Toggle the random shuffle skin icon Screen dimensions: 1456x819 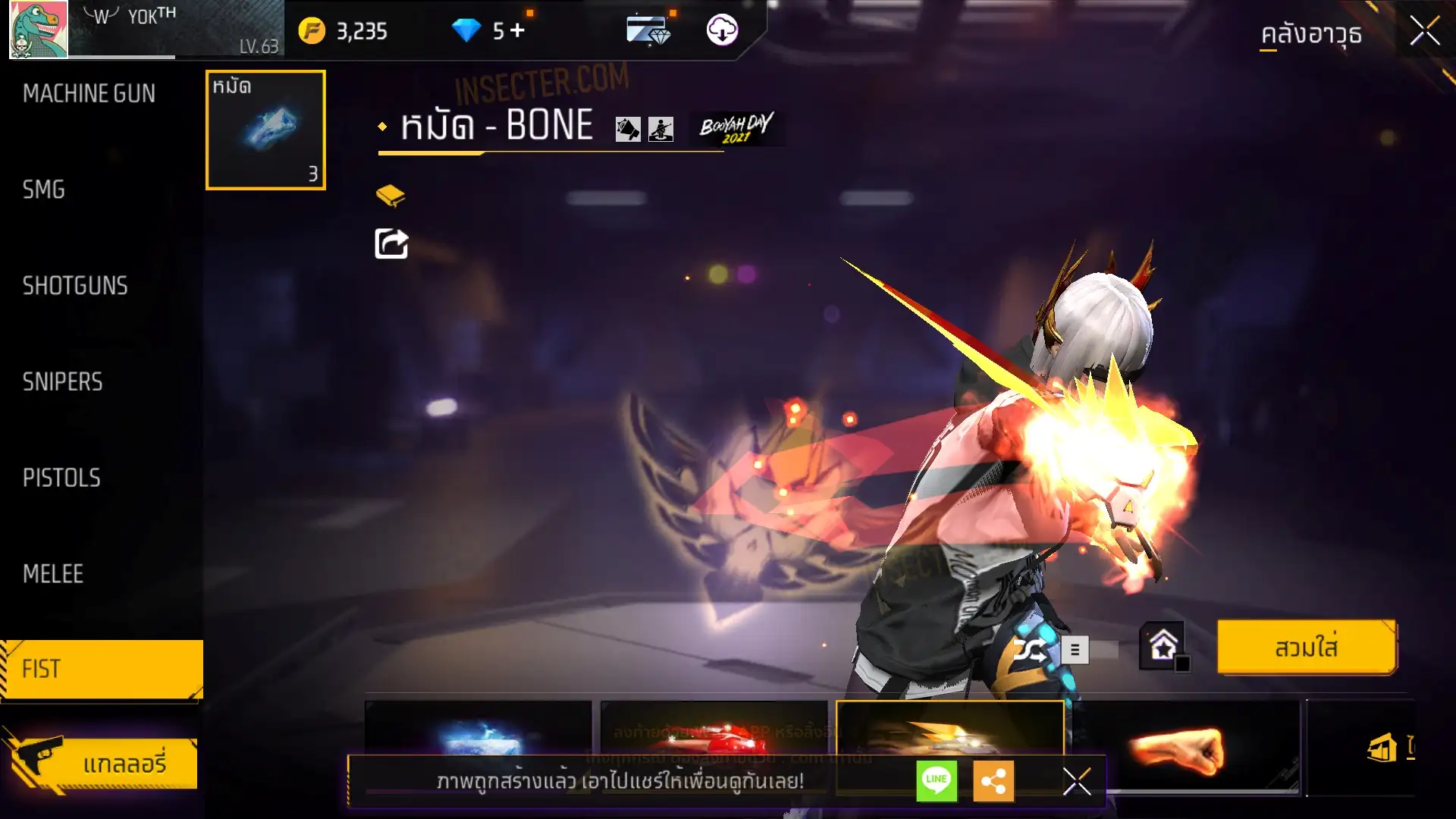[1030, 650]
